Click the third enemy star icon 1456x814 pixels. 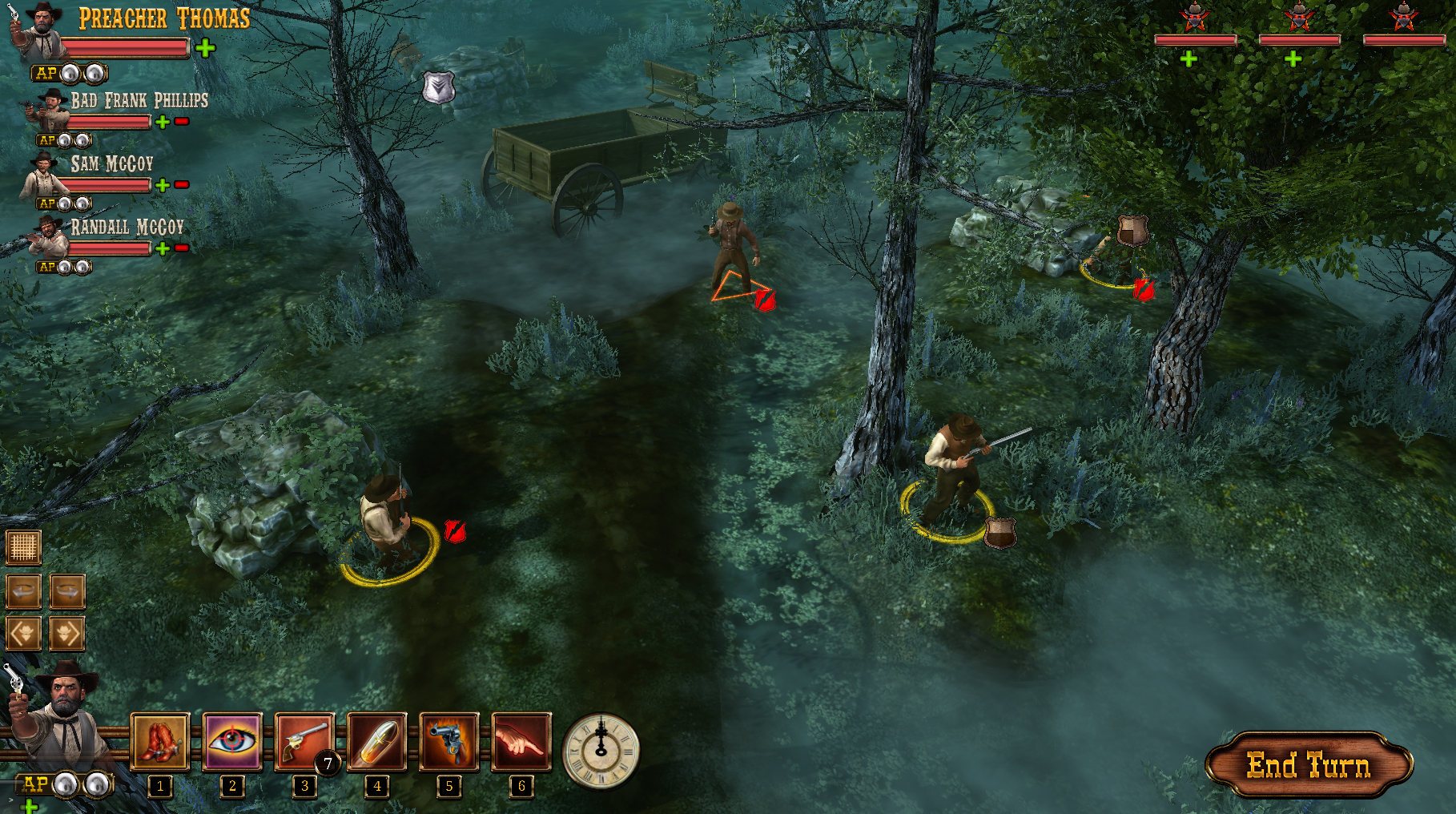[1403, 17]
